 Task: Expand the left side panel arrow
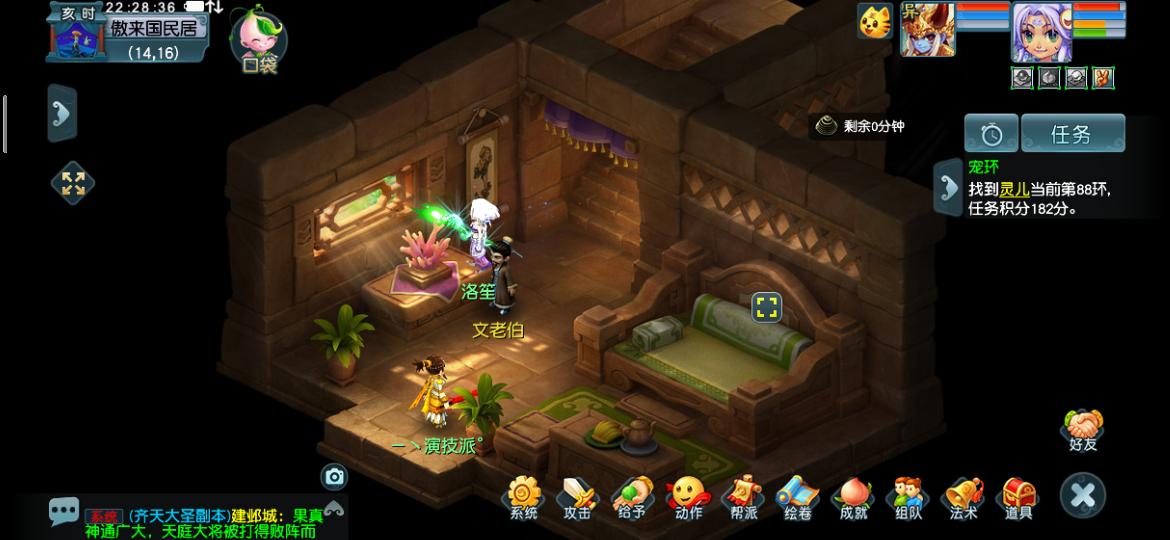62,112
